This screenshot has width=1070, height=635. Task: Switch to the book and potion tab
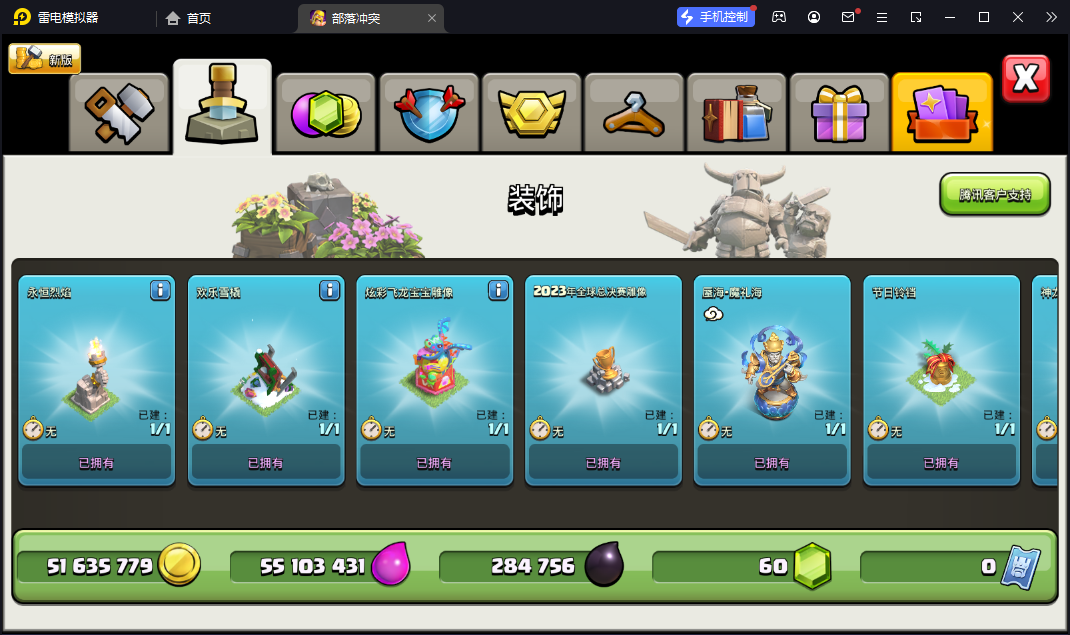pos(736,113)
